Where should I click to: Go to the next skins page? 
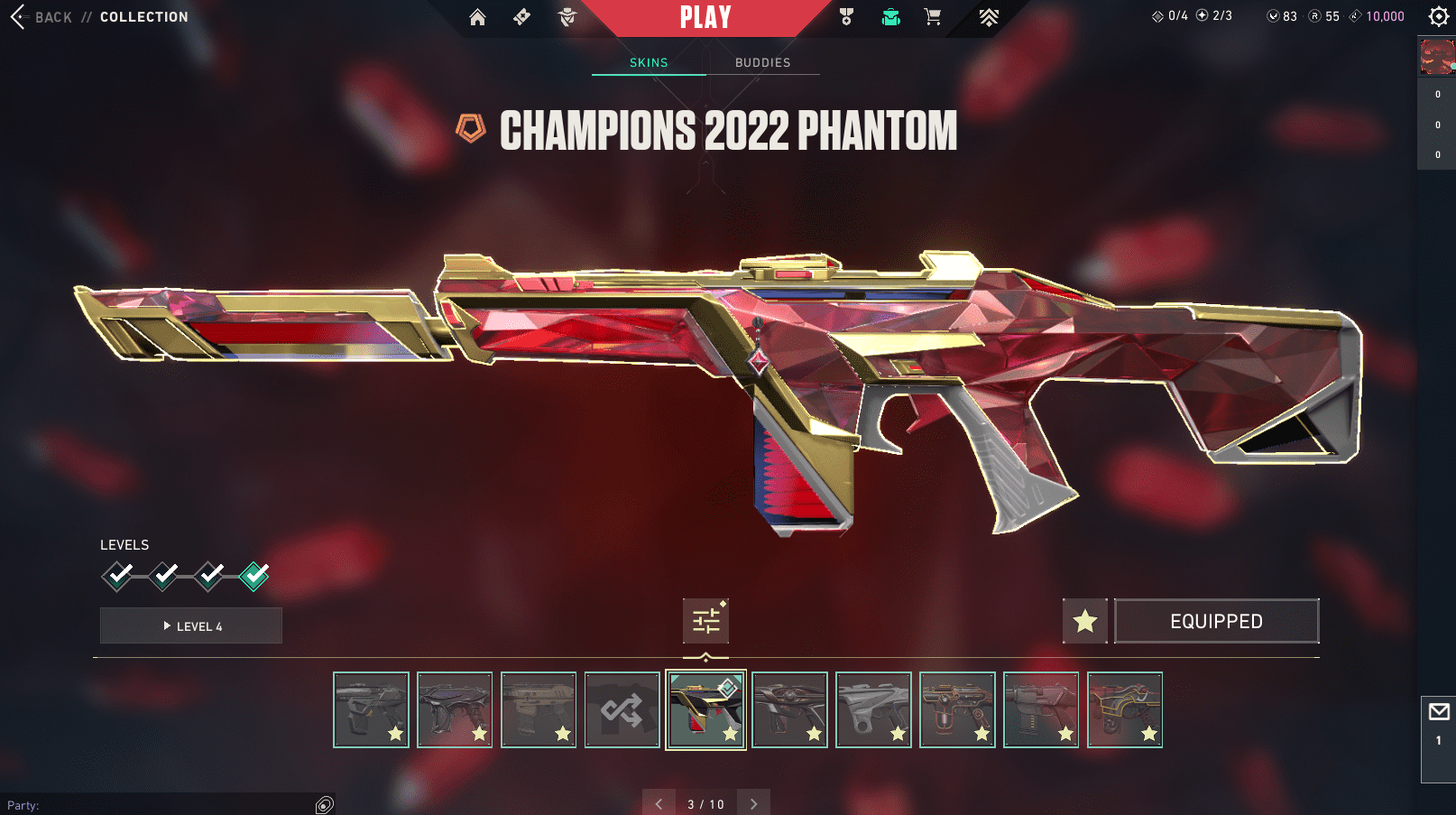(x=753, y=803)
